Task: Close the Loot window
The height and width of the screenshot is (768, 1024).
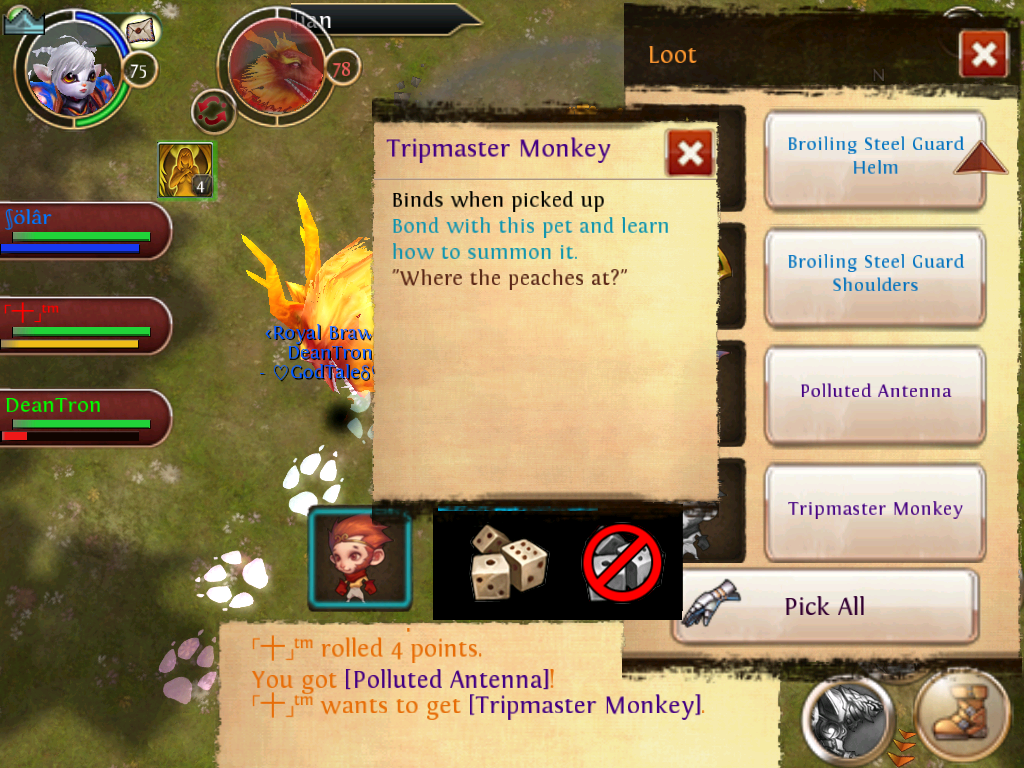Action: (x=983, y=54)
